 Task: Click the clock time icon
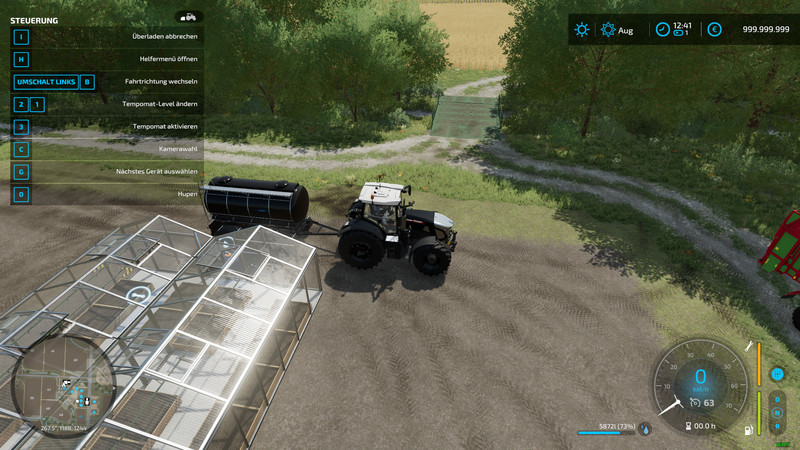(661, 30)
